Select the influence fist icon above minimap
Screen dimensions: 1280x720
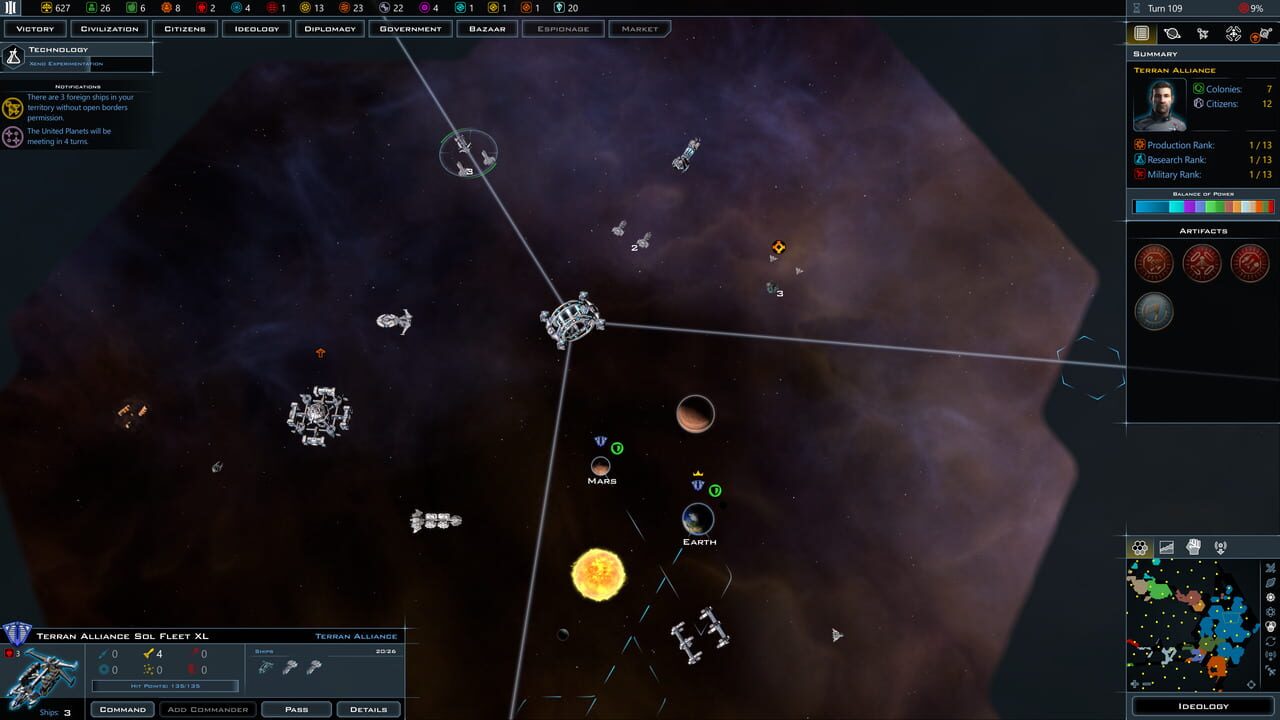pos(1192,546)
